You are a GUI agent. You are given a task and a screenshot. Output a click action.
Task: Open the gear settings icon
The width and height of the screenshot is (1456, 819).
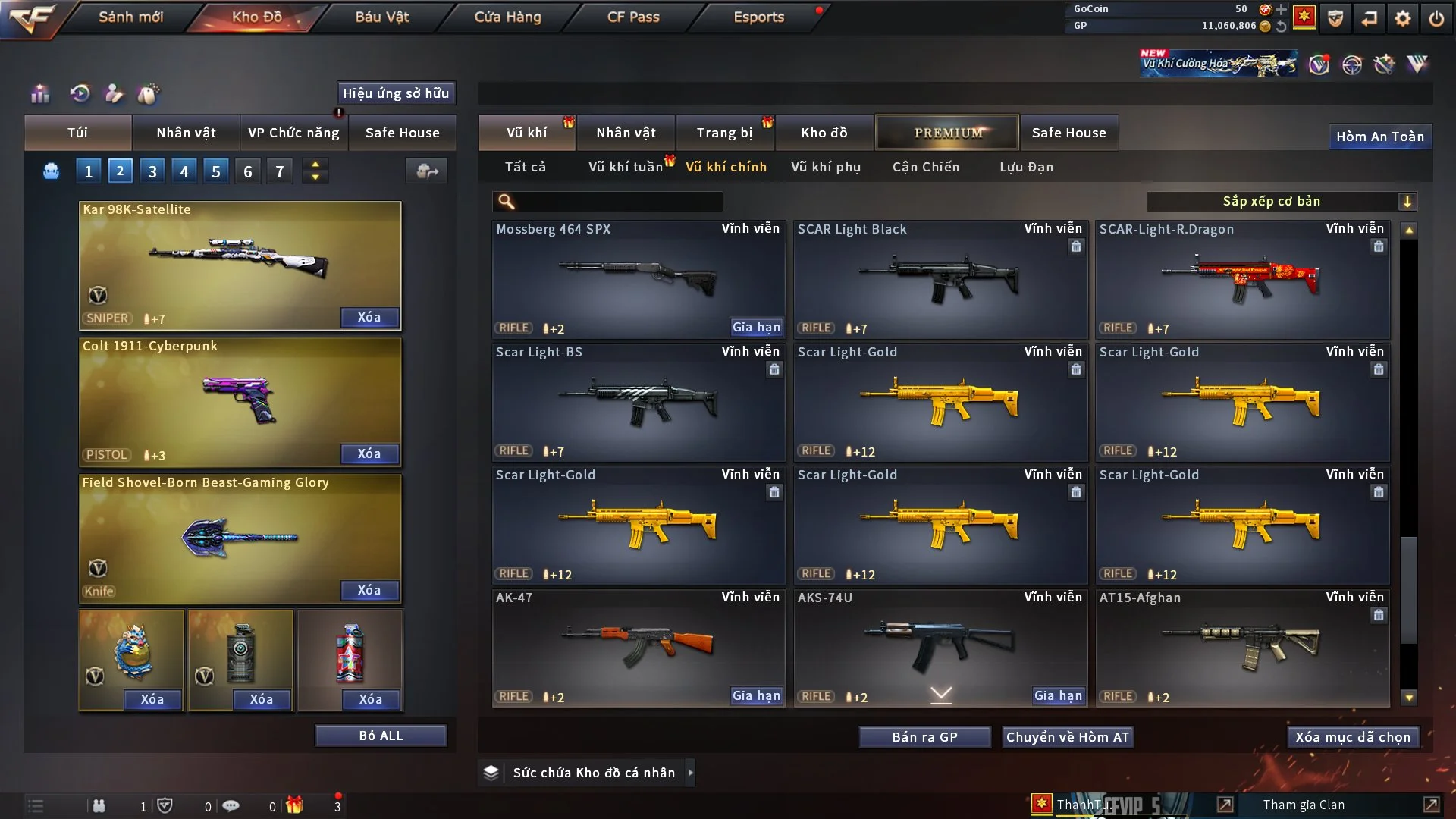(x=1403, y=18)
